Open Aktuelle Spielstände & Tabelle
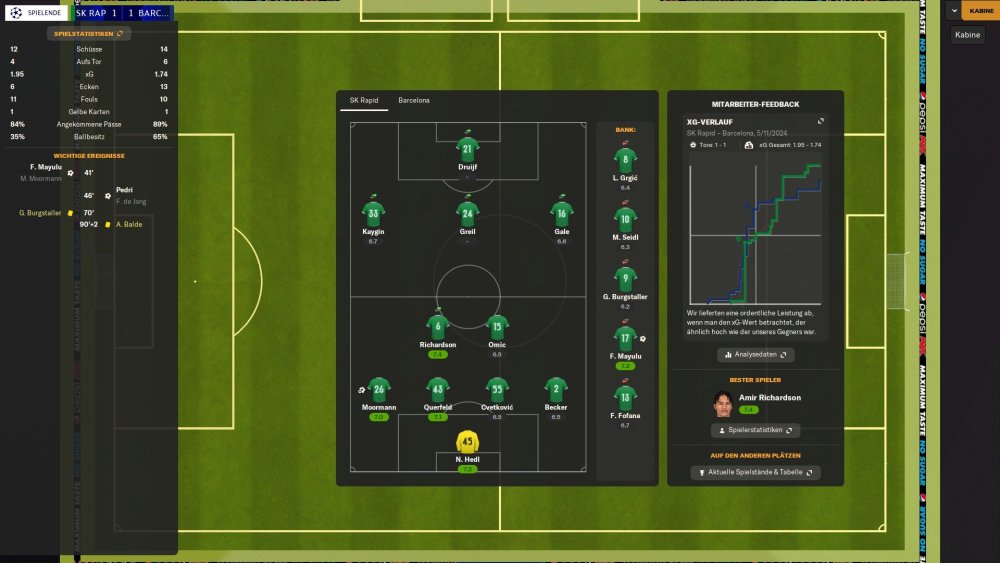 point(755,472)
